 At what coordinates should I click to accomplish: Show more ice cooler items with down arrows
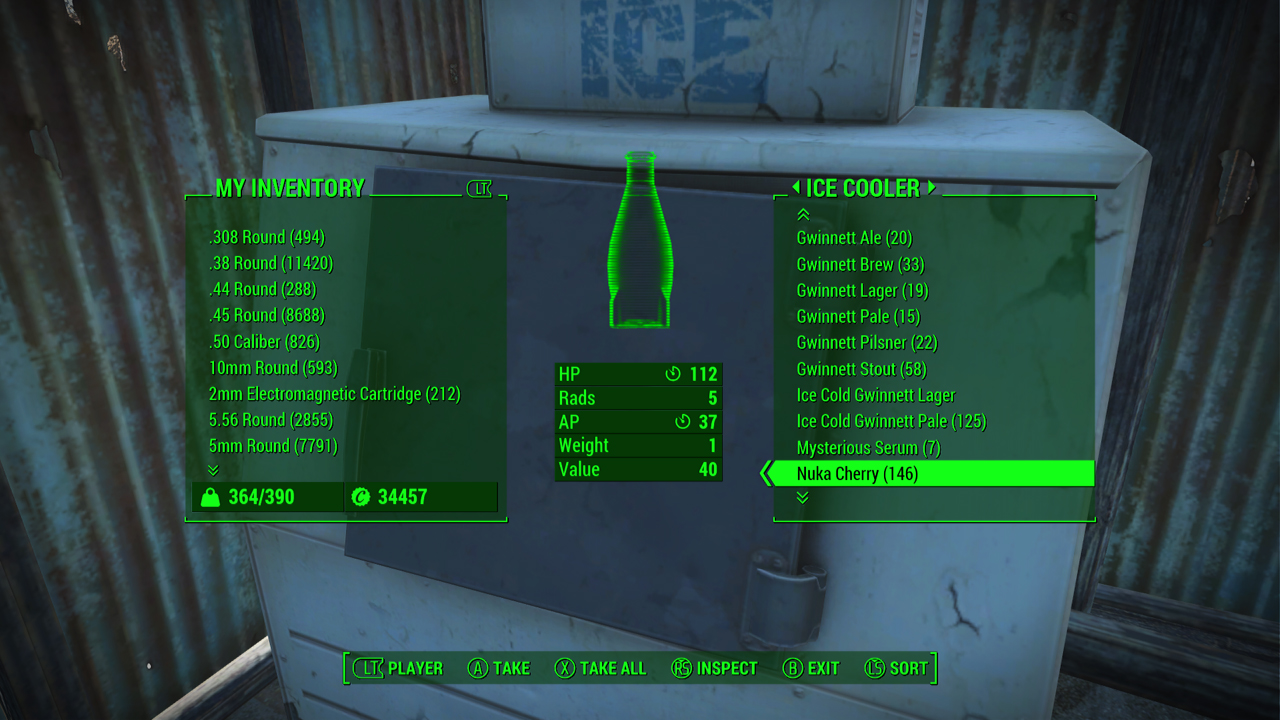pyautogui.click(x=802, y=498)
